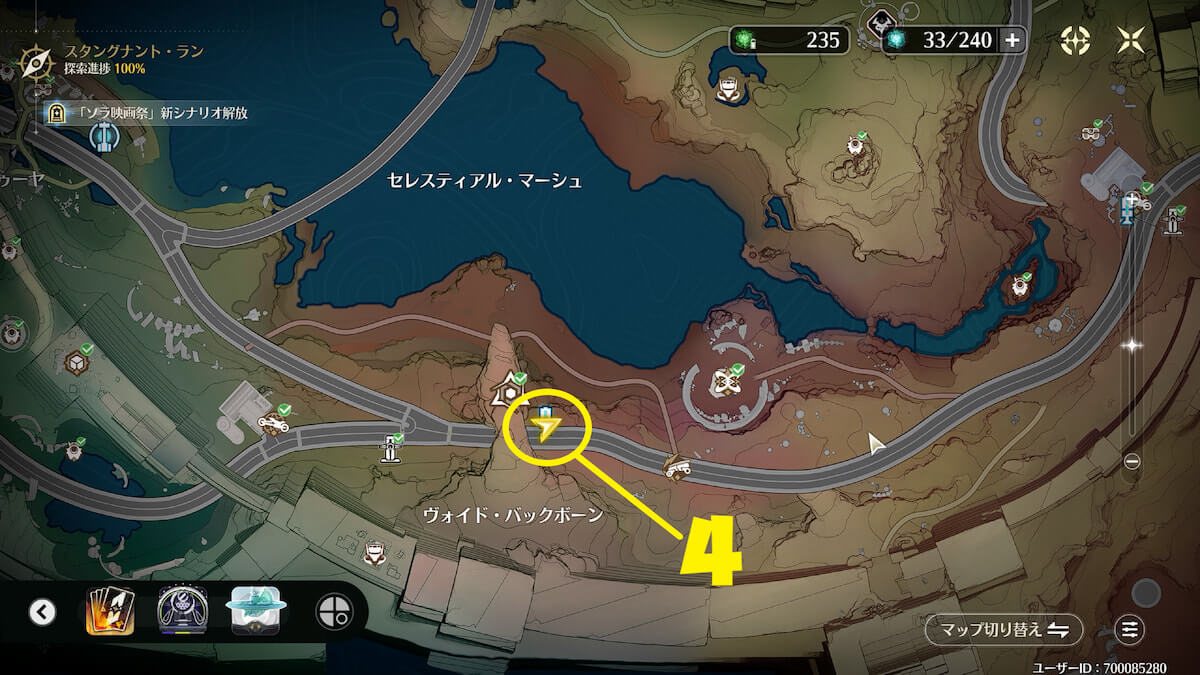Click the zoom slider star handle

pos(1132,345)
